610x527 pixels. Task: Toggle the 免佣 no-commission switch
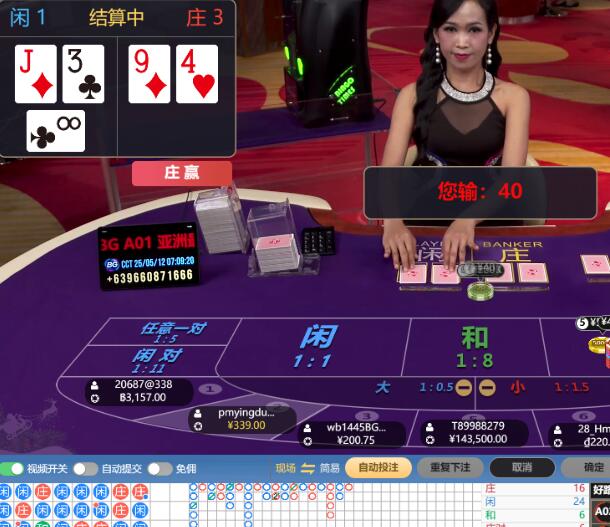[159, 468]
